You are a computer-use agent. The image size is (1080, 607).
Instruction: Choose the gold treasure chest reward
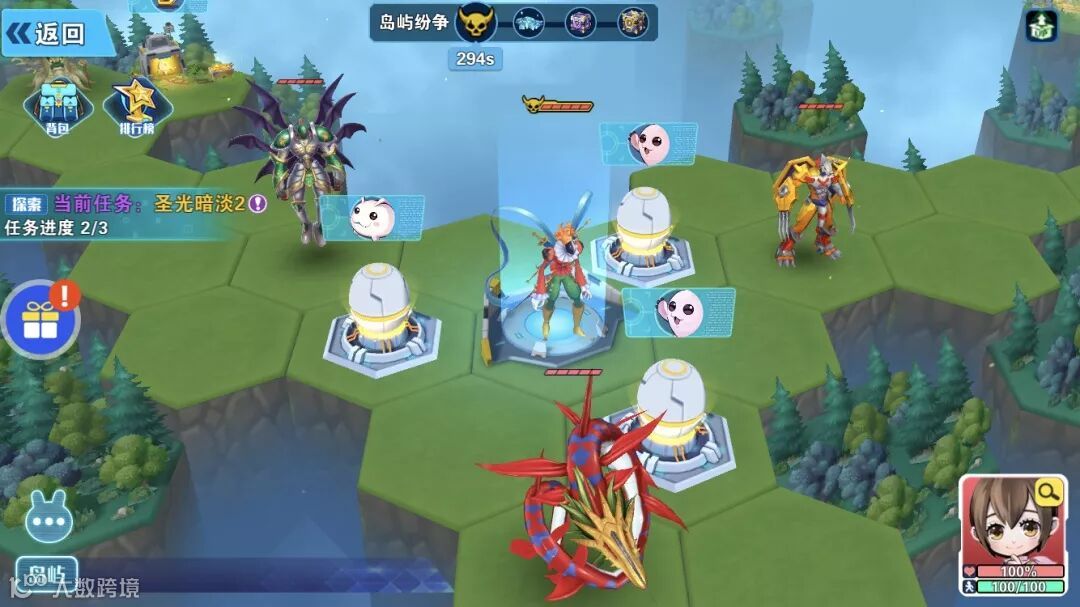[632, 22]
